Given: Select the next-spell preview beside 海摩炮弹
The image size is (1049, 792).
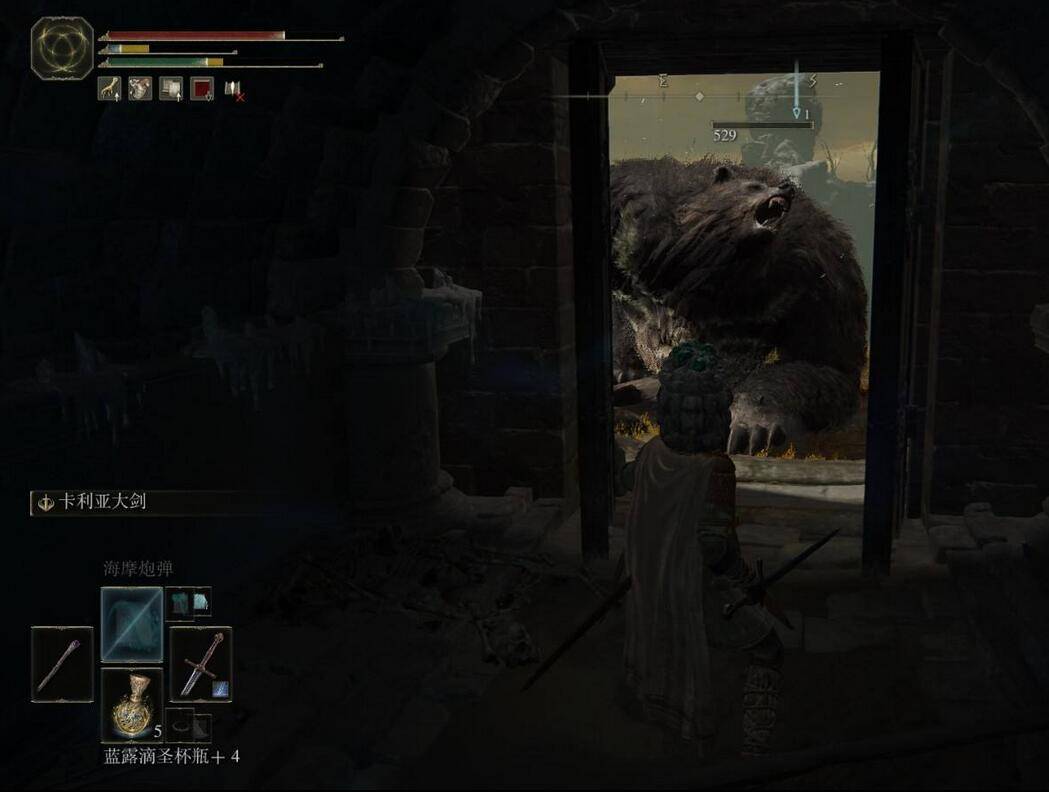Looking at the screenshot, I should pos(188,601).
